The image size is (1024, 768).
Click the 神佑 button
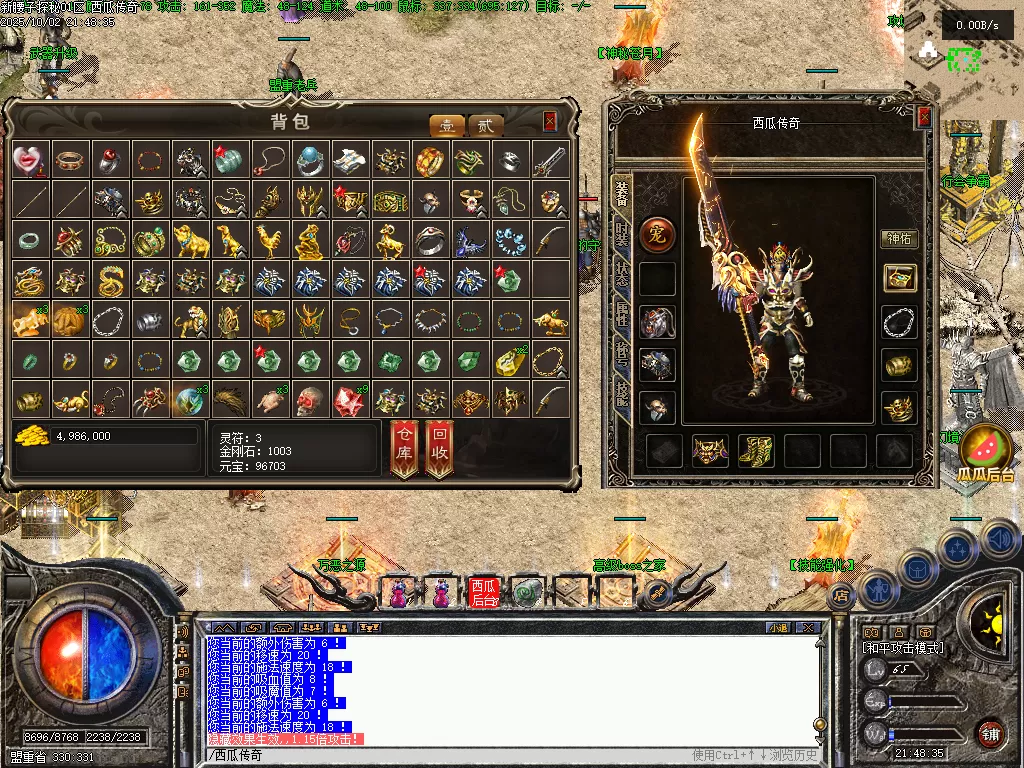[x=898, y=239]
